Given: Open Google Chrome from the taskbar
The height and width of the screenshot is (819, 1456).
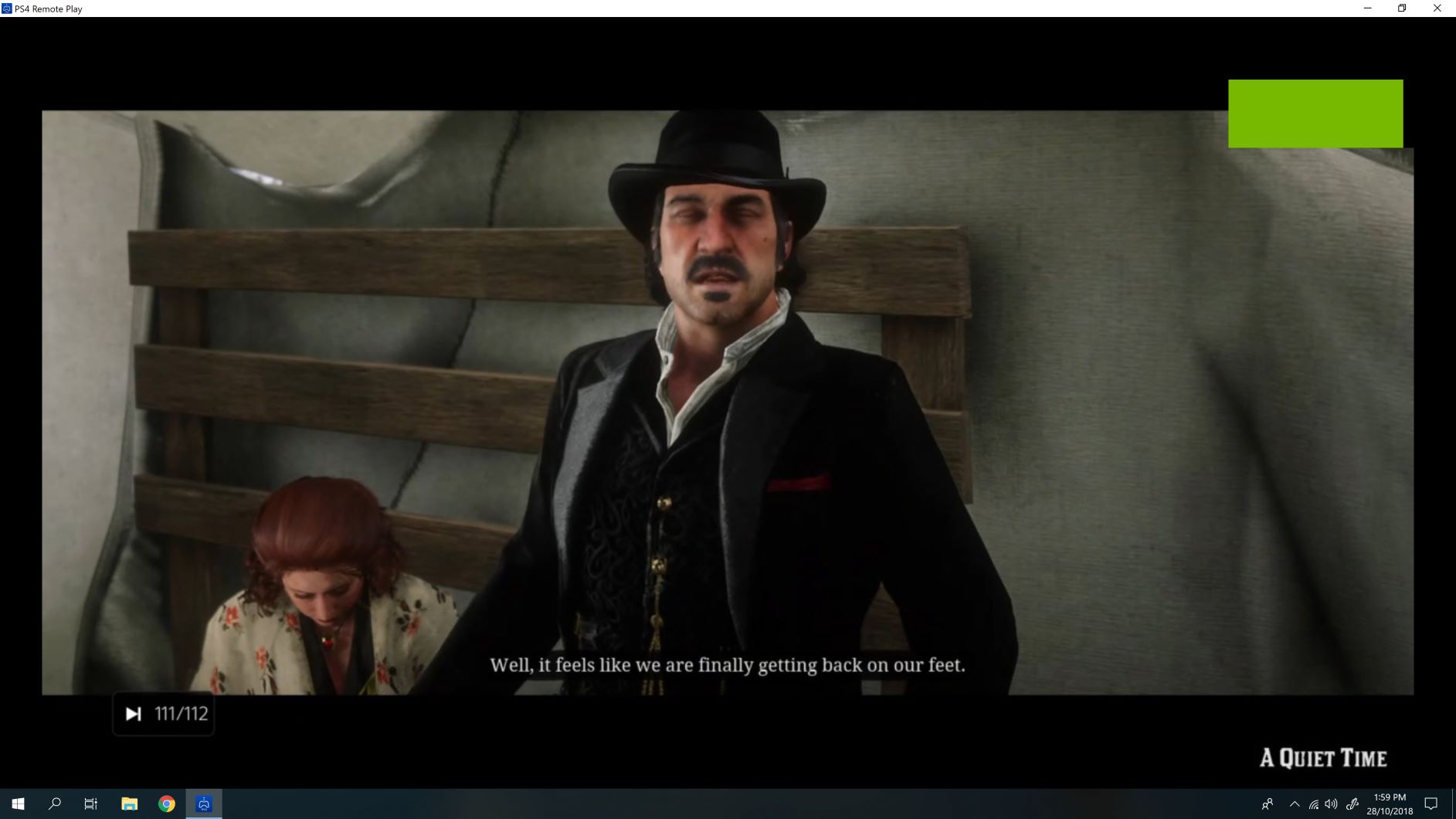Looking at the screenshot, I should click(x=165, y=804).
